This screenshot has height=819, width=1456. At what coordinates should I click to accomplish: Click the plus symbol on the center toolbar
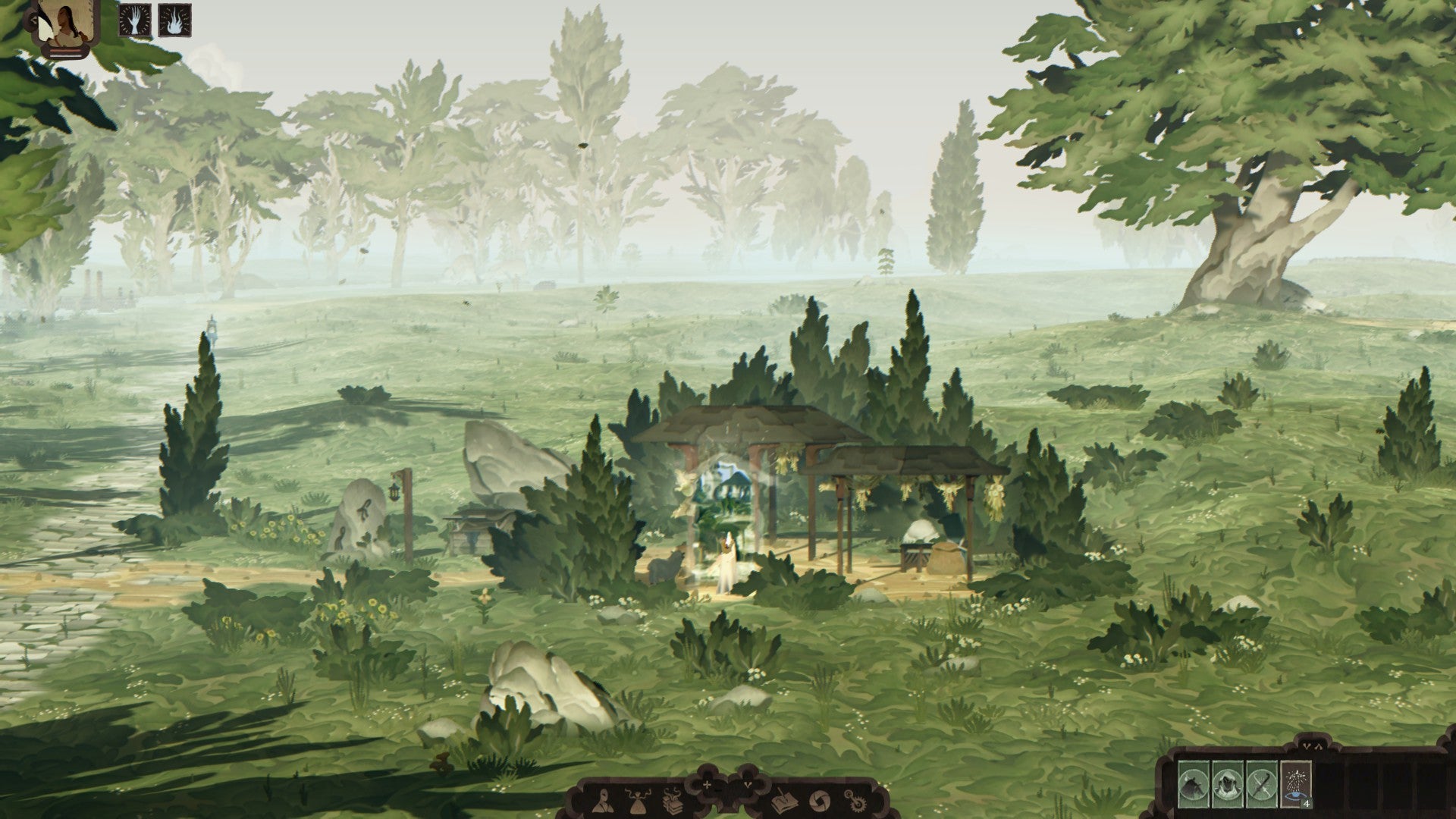click(x=708, y=786)
